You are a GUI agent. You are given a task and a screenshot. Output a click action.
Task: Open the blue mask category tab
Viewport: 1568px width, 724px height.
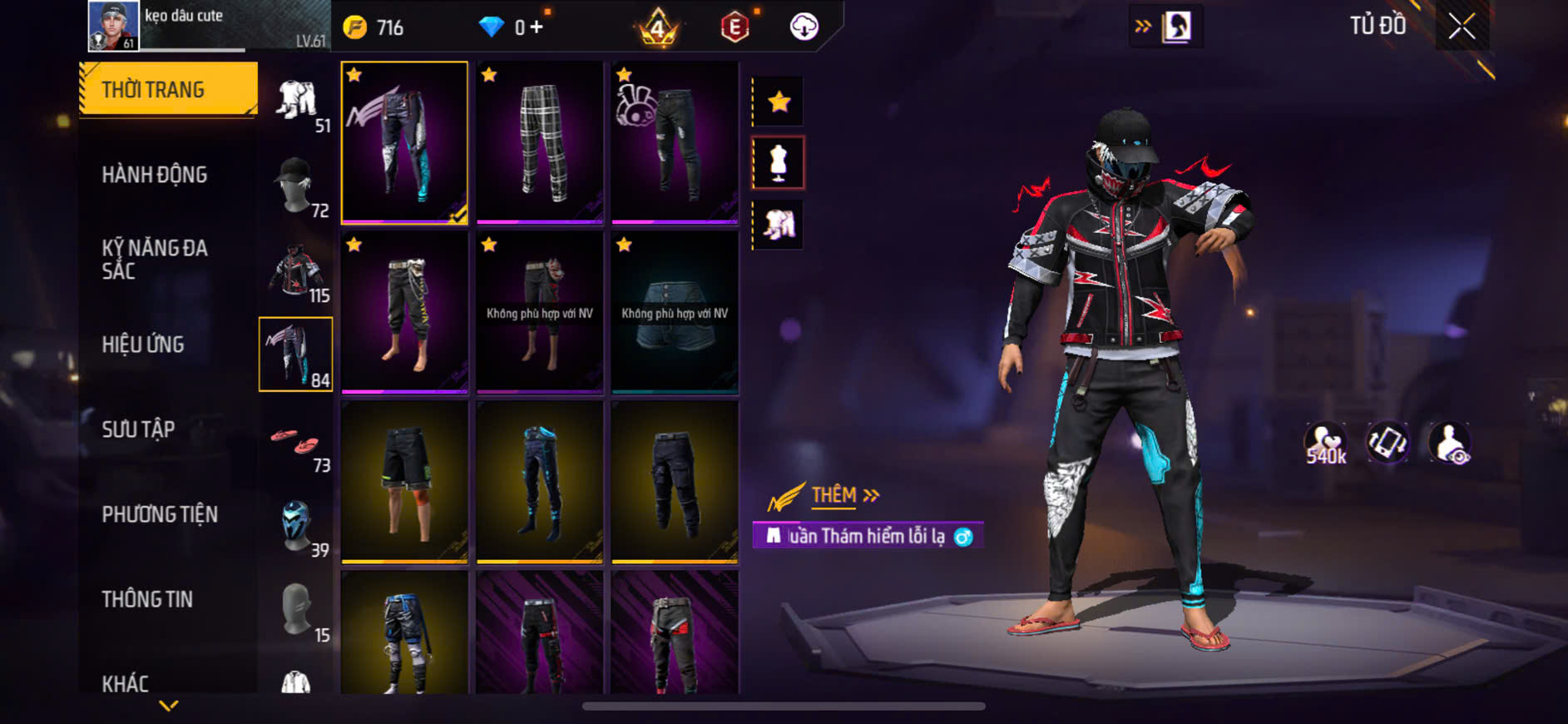[297, 527]
